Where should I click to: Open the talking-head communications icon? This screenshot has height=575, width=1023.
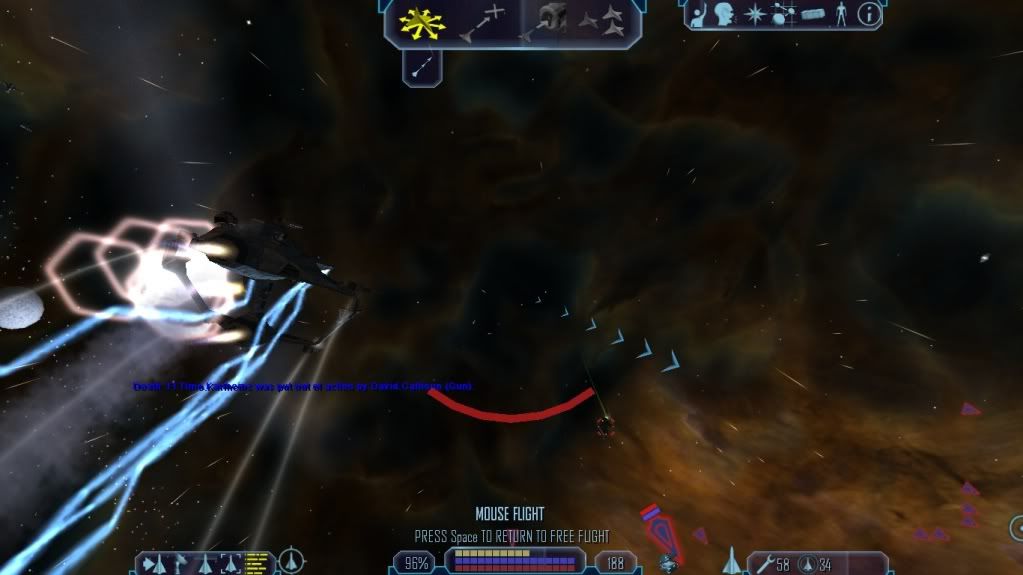(x=725, y=15)
